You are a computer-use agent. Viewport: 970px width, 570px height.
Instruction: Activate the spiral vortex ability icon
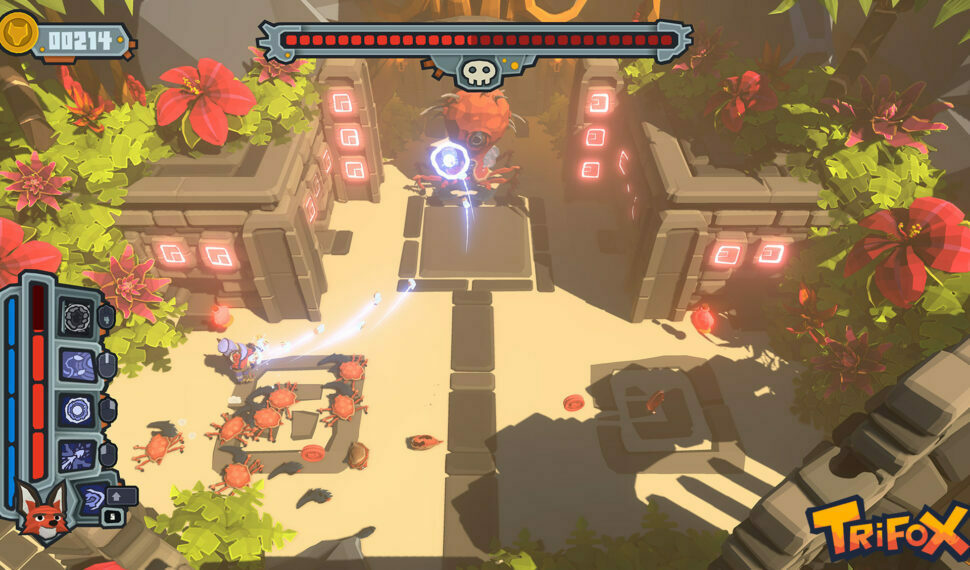click(92, 498)
